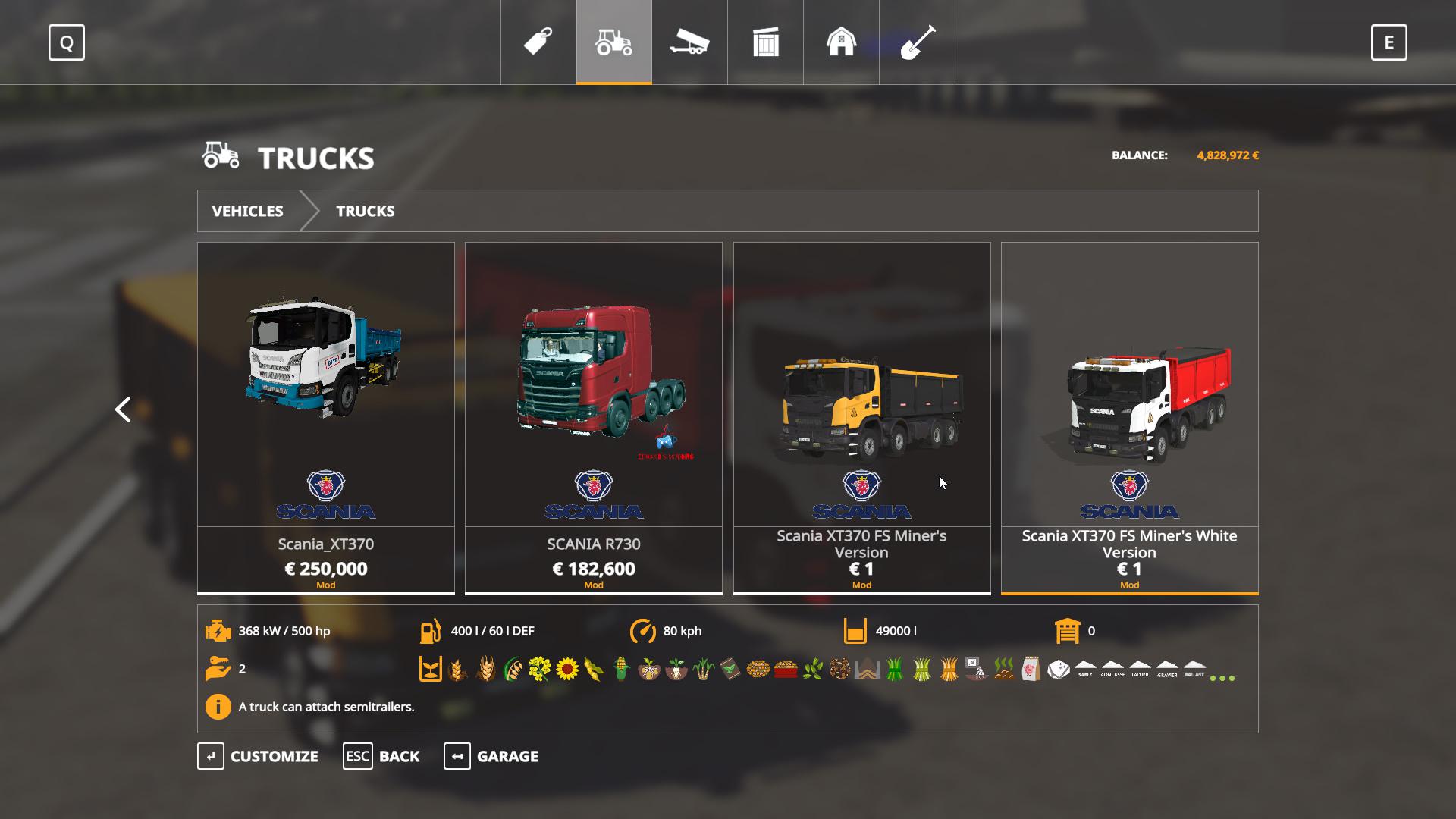
Task: Select the pallet objects tab
Action: pos(766,42)
